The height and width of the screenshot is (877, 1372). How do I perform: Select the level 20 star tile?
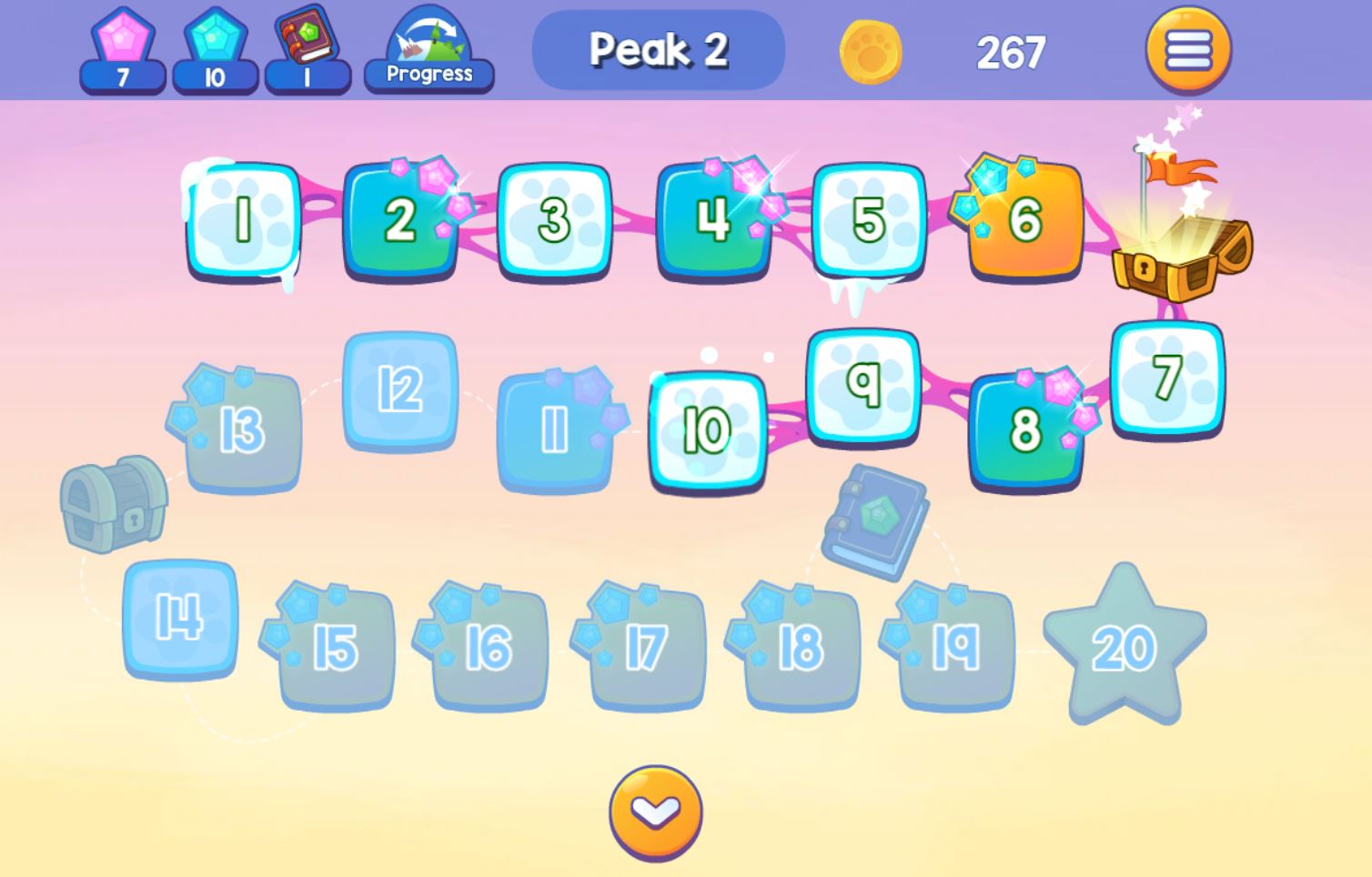(x=1125, y=646)
